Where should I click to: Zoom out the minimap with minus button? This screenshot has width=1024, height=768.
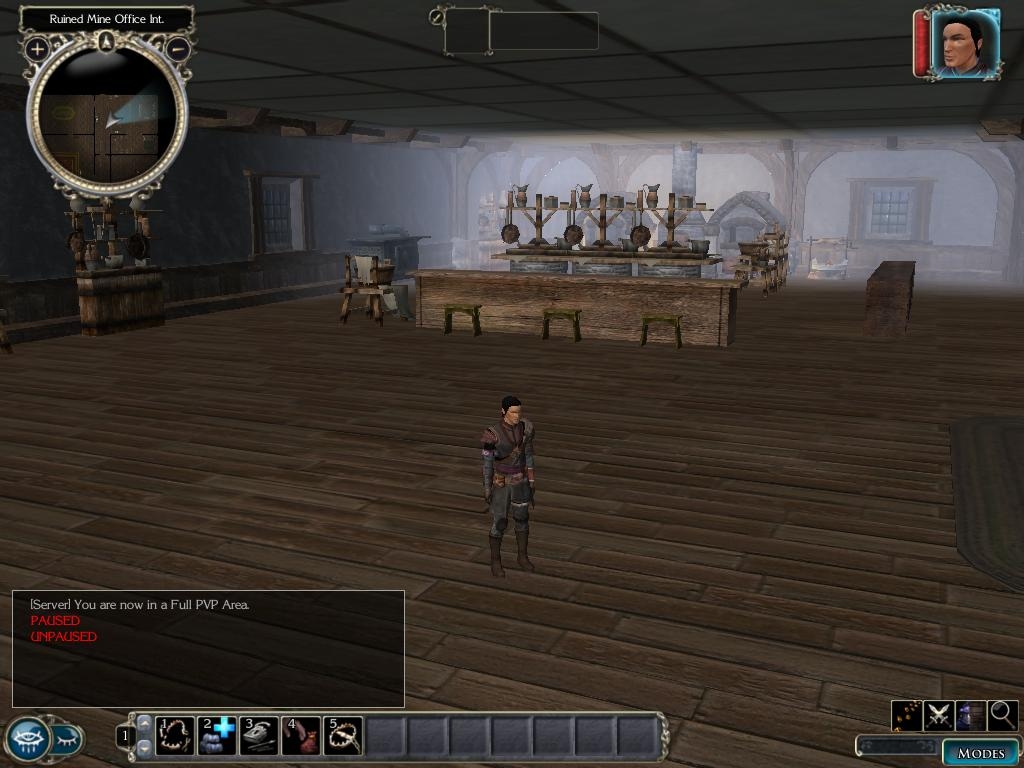(178, 48)
